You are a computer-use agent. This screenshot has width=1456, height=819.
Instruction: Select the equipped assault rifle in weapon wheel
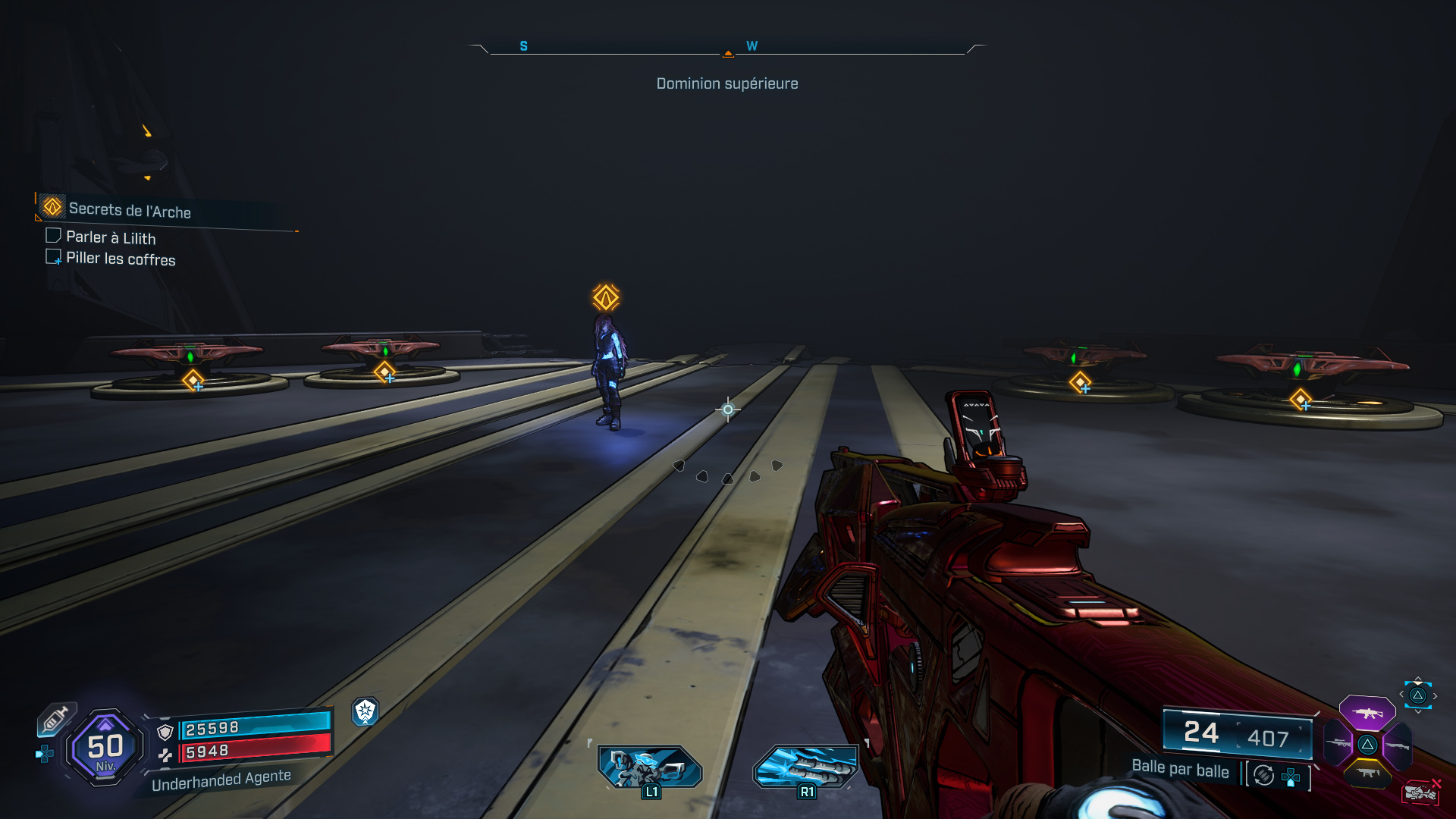pyautogui.click(x=1367, y=713)
